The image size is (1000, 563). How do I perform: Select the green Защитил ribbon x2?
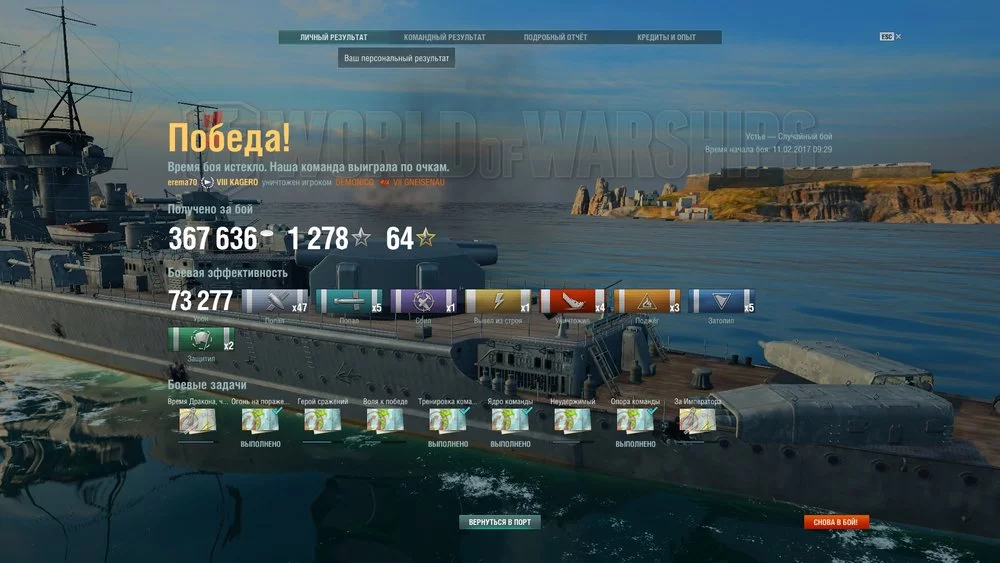click(x=201, y=340)
